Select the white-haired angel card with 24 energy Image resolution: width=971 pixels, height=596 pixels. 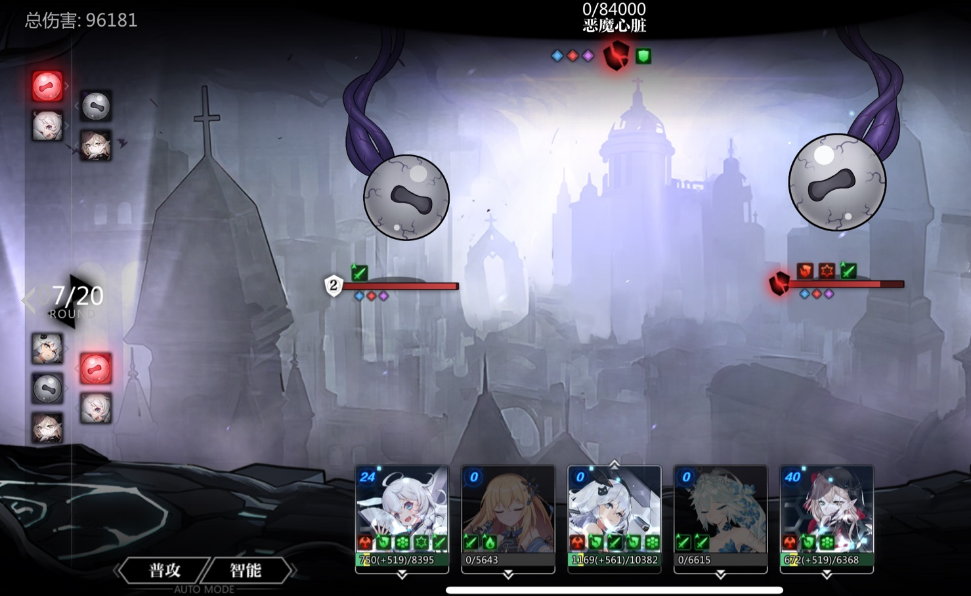pyautogui.click(x=401, y=508)
